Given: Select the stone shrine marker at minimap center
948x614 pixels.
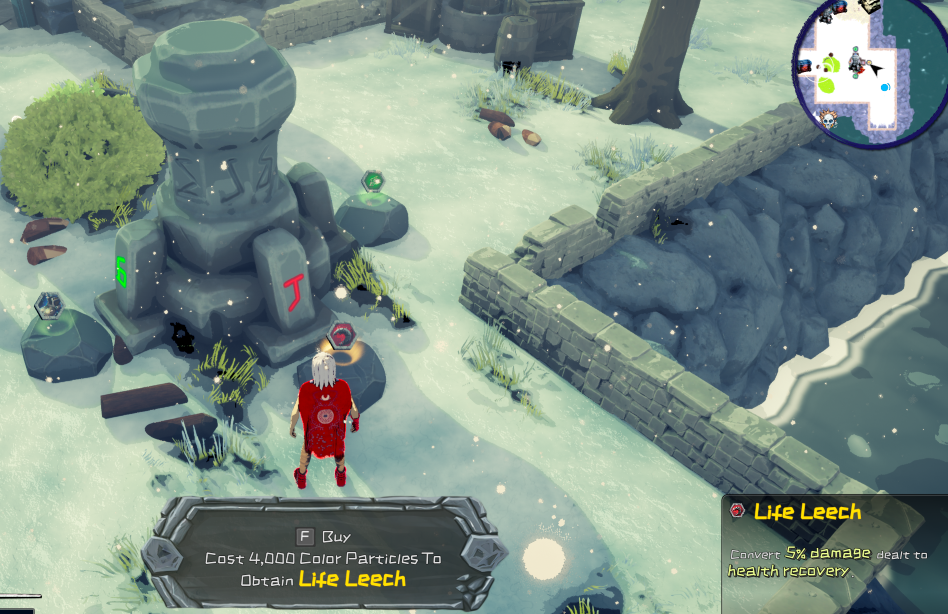Looking at the screenshot, I should (857, 63).
